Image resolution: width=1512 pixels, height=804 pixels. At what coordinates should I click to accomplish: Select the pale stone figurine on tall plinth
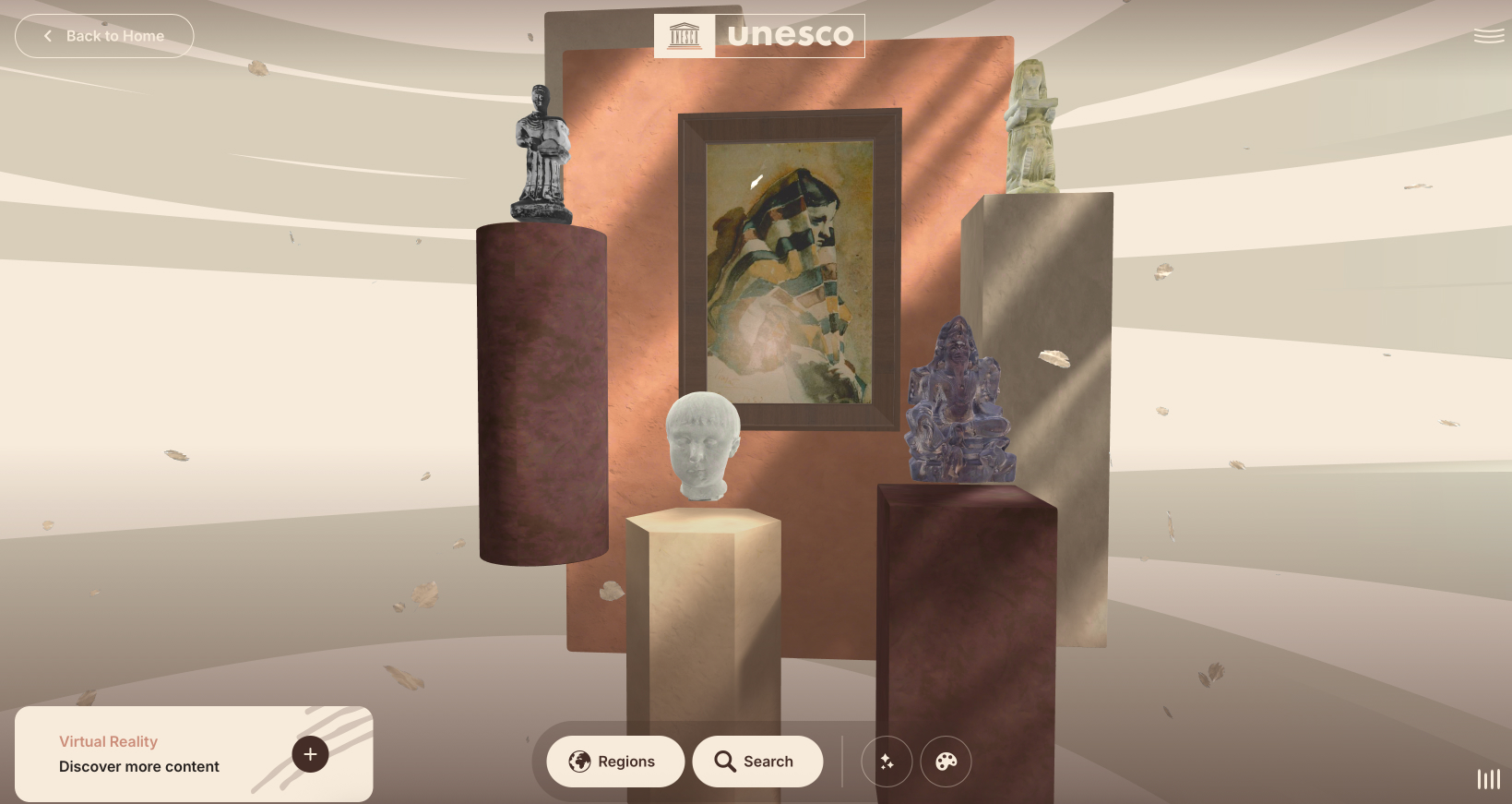1031,127
